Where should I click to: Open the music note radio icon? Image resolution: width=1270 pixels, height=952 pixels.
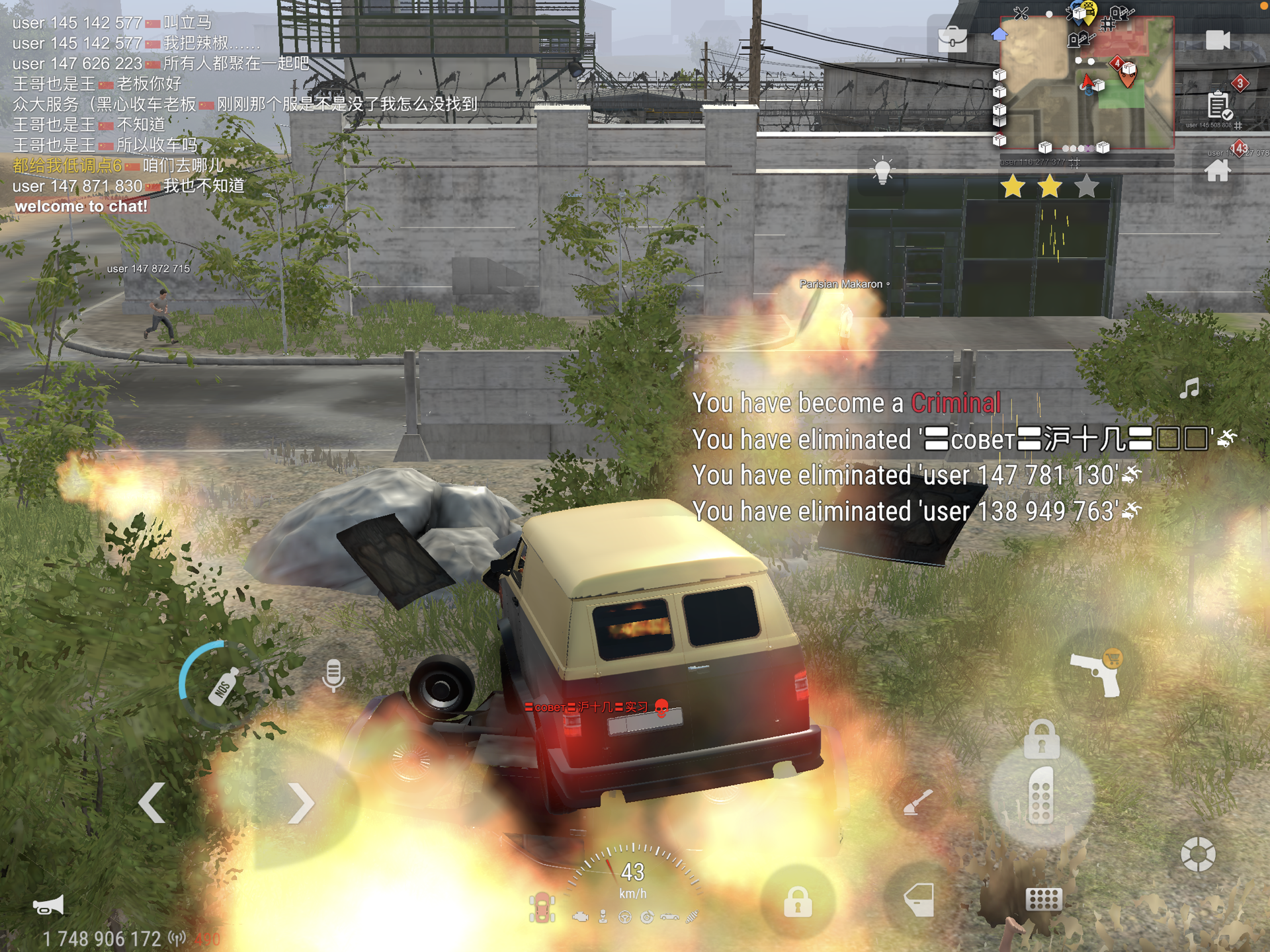point(1189,389)
